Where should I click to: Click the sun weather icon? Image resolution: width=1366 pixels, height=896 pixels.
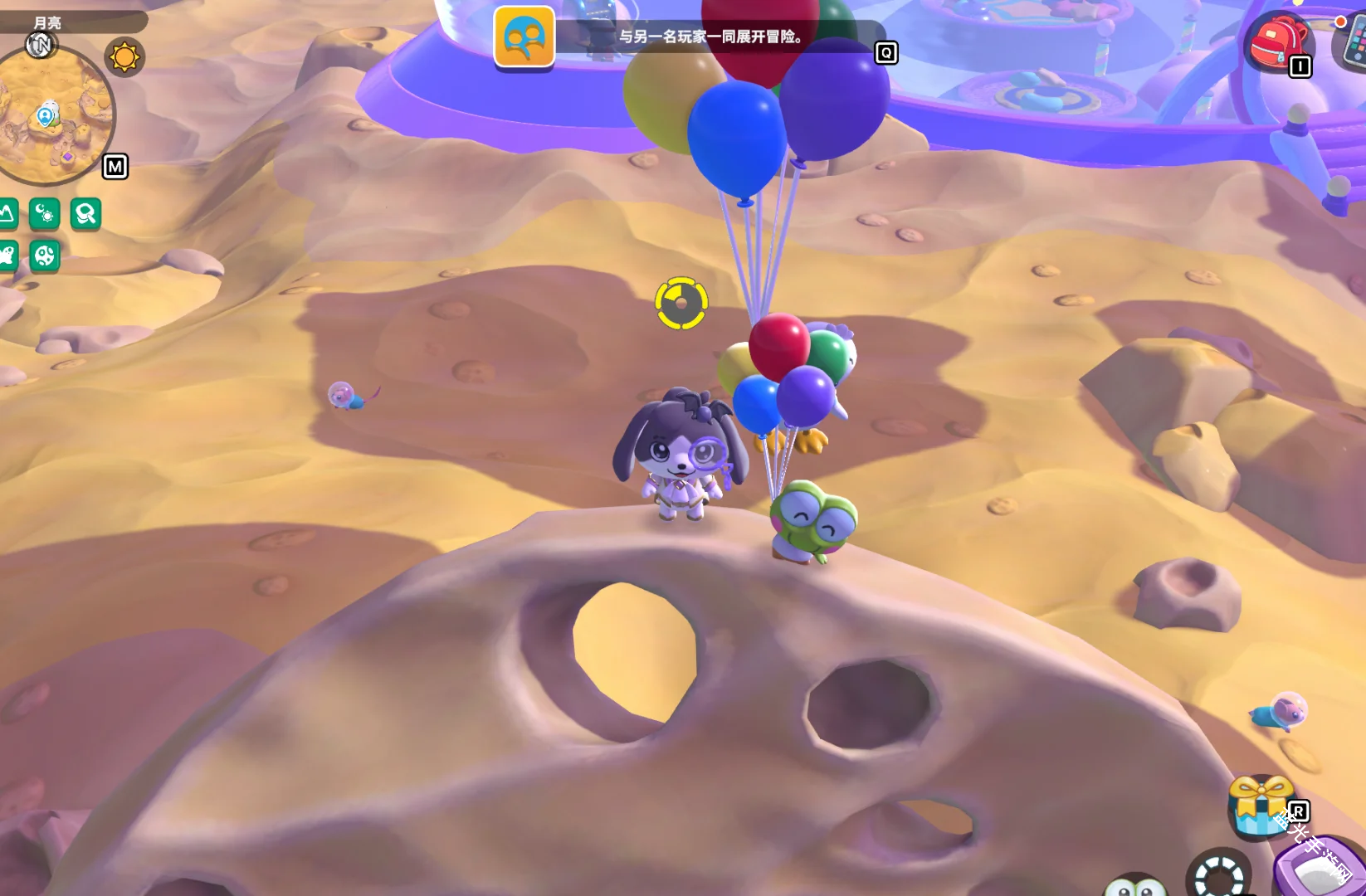[124, 57]
